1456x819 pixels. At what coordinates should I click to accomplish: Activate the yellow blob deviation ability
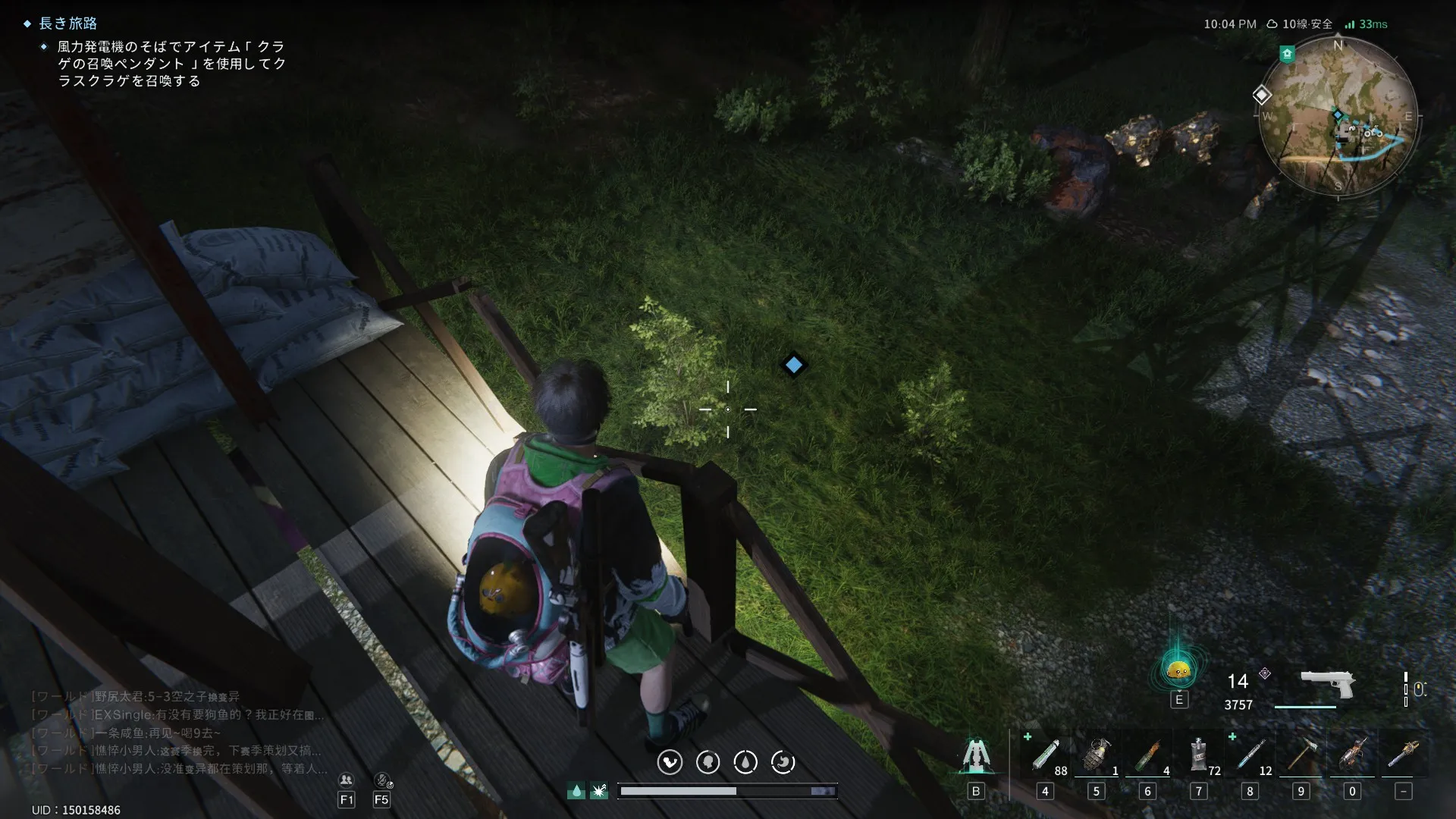pyautogui.click(x=1178, y=670)
